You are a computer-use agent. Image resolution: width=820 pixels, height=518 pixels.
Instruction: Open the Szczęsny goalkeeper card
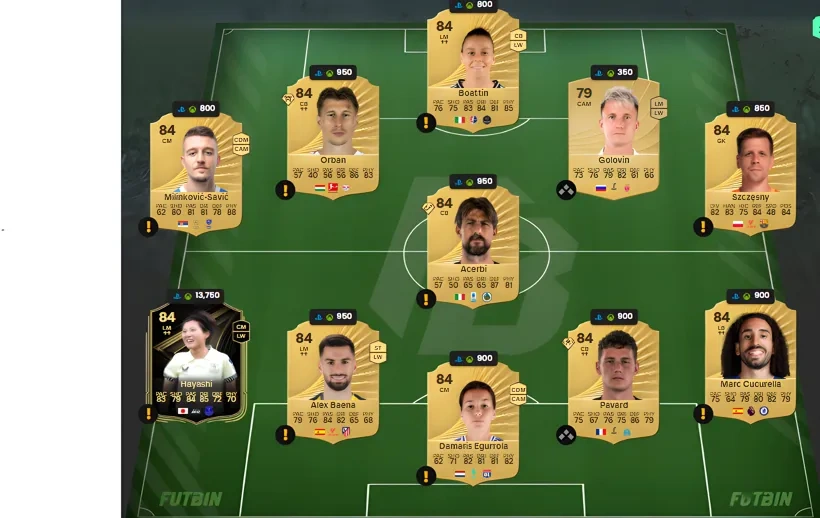[x=749, y=170]
